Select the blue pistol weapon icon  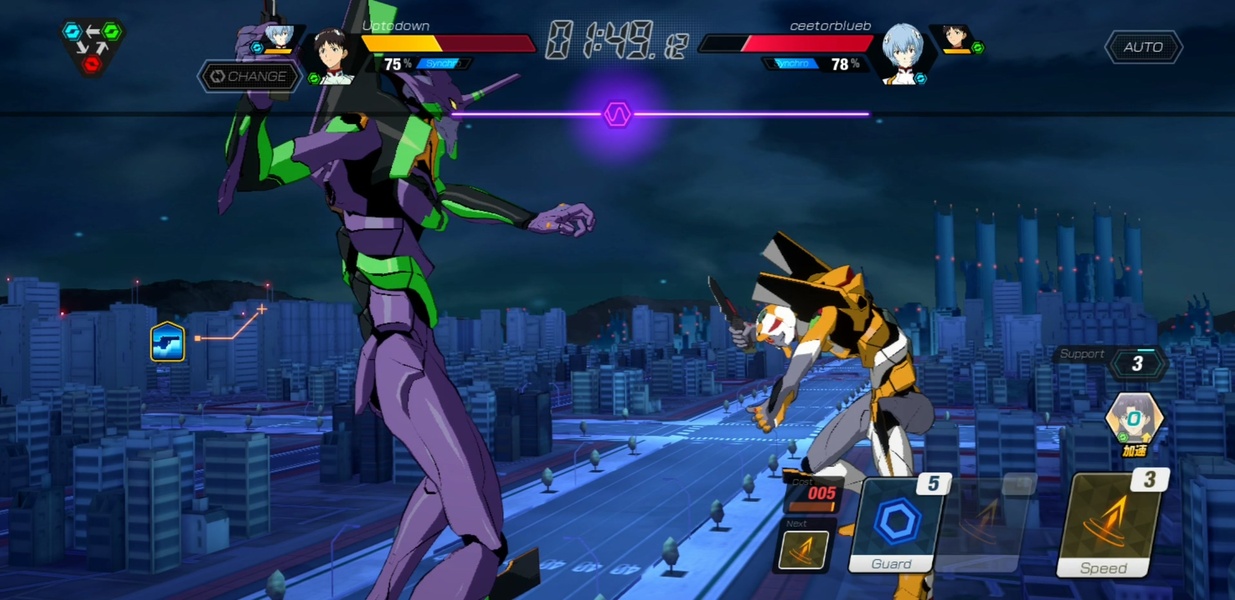click(x=167, y=342)
